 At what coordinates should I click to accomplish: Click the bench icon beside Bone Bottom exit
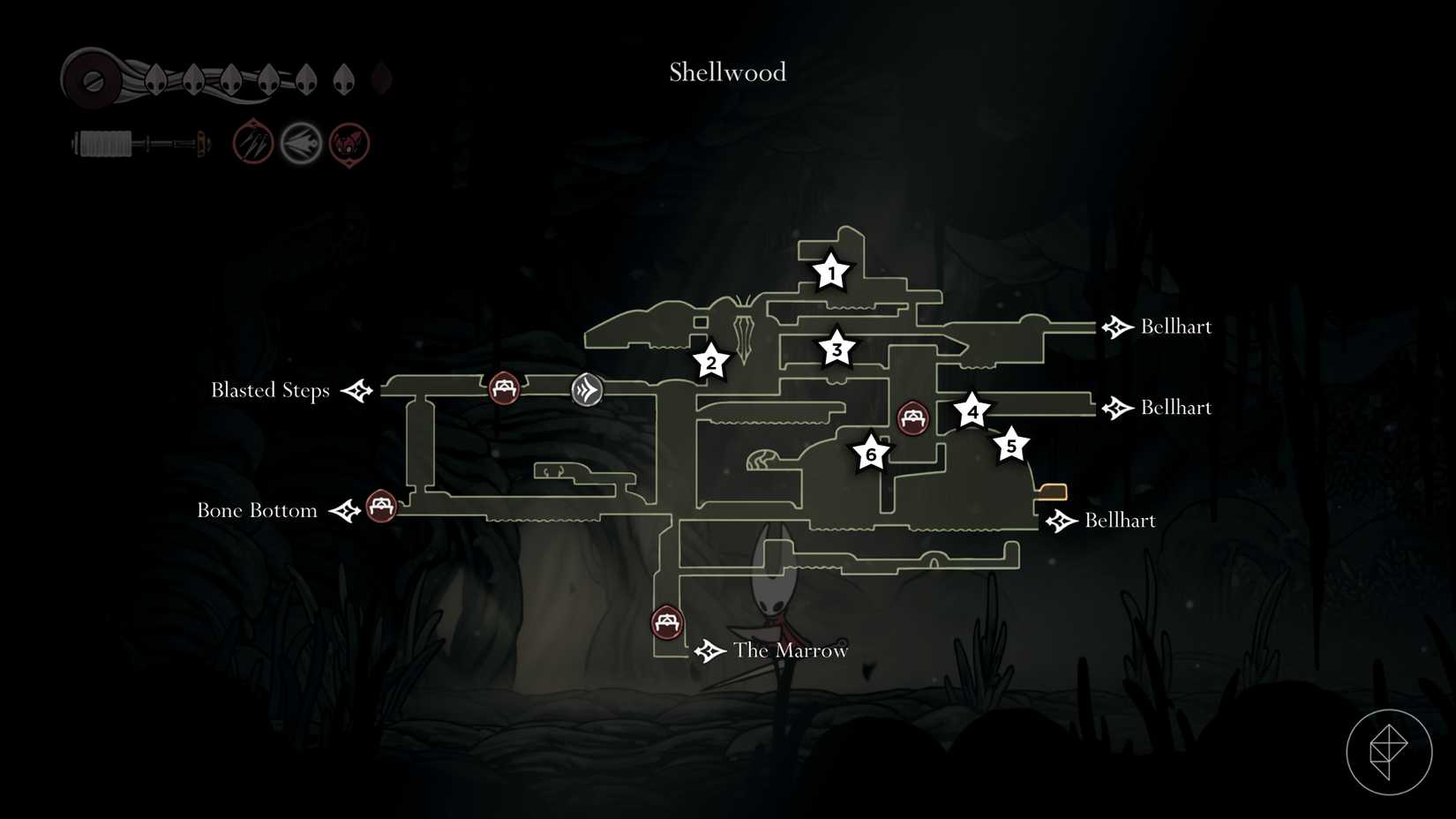click(381, 508)
